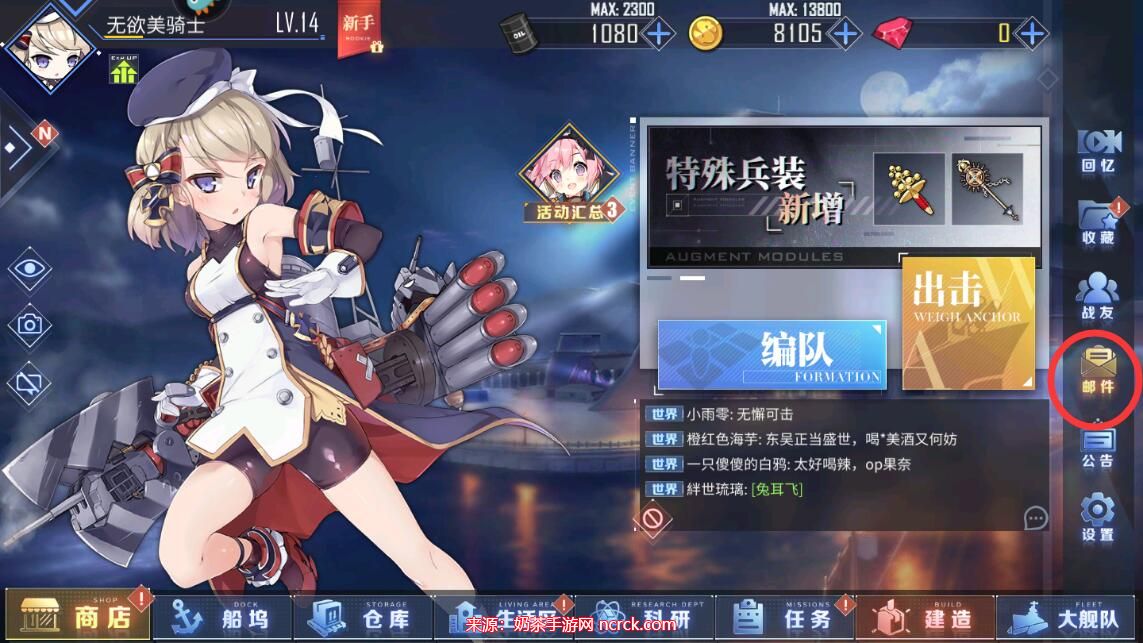
Task: Add coins with the plus button
Action: click(x=845, y=33)
